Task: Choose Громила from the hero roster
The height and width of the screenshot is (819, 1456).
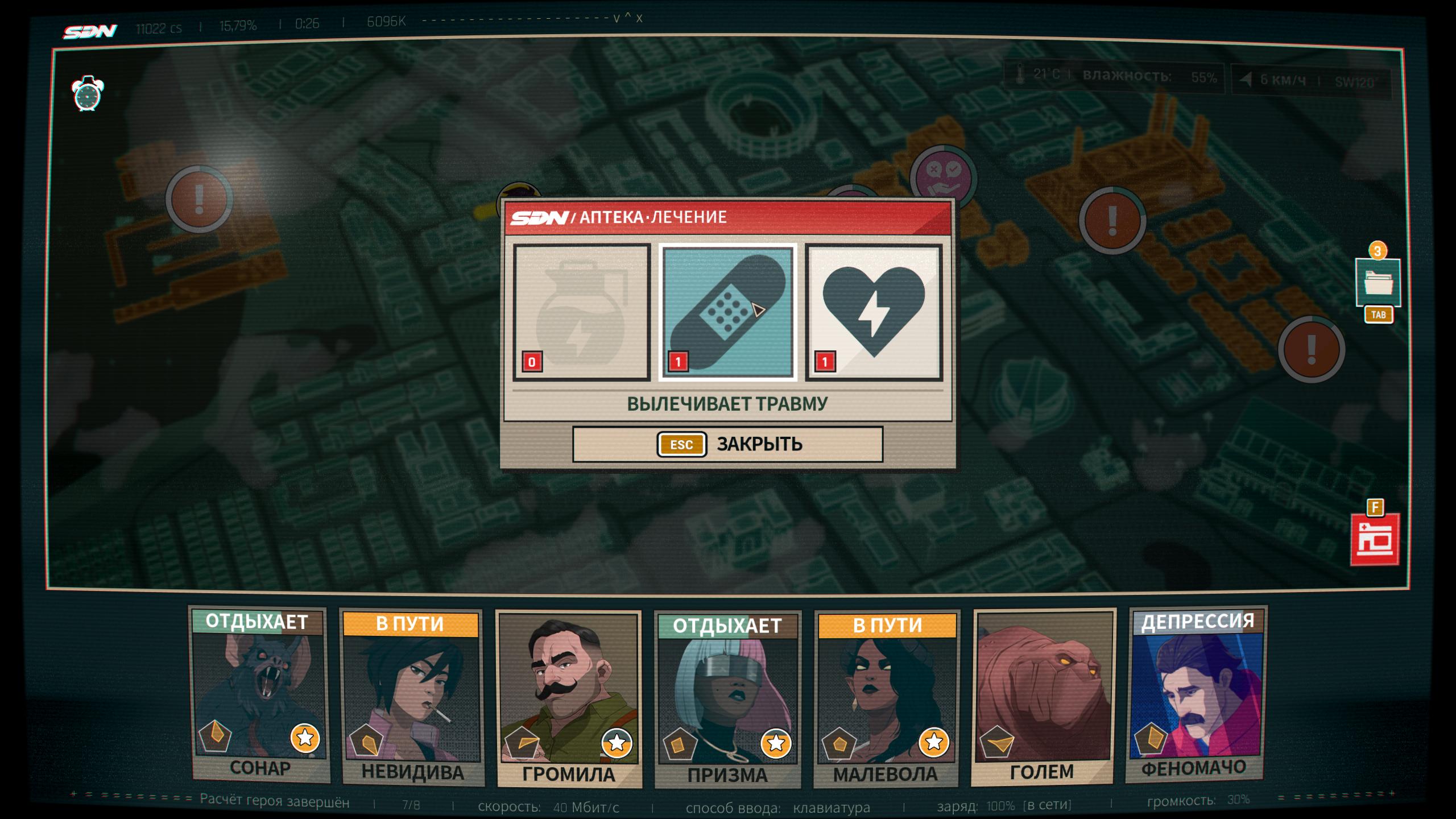Action: tap(569, 698)
